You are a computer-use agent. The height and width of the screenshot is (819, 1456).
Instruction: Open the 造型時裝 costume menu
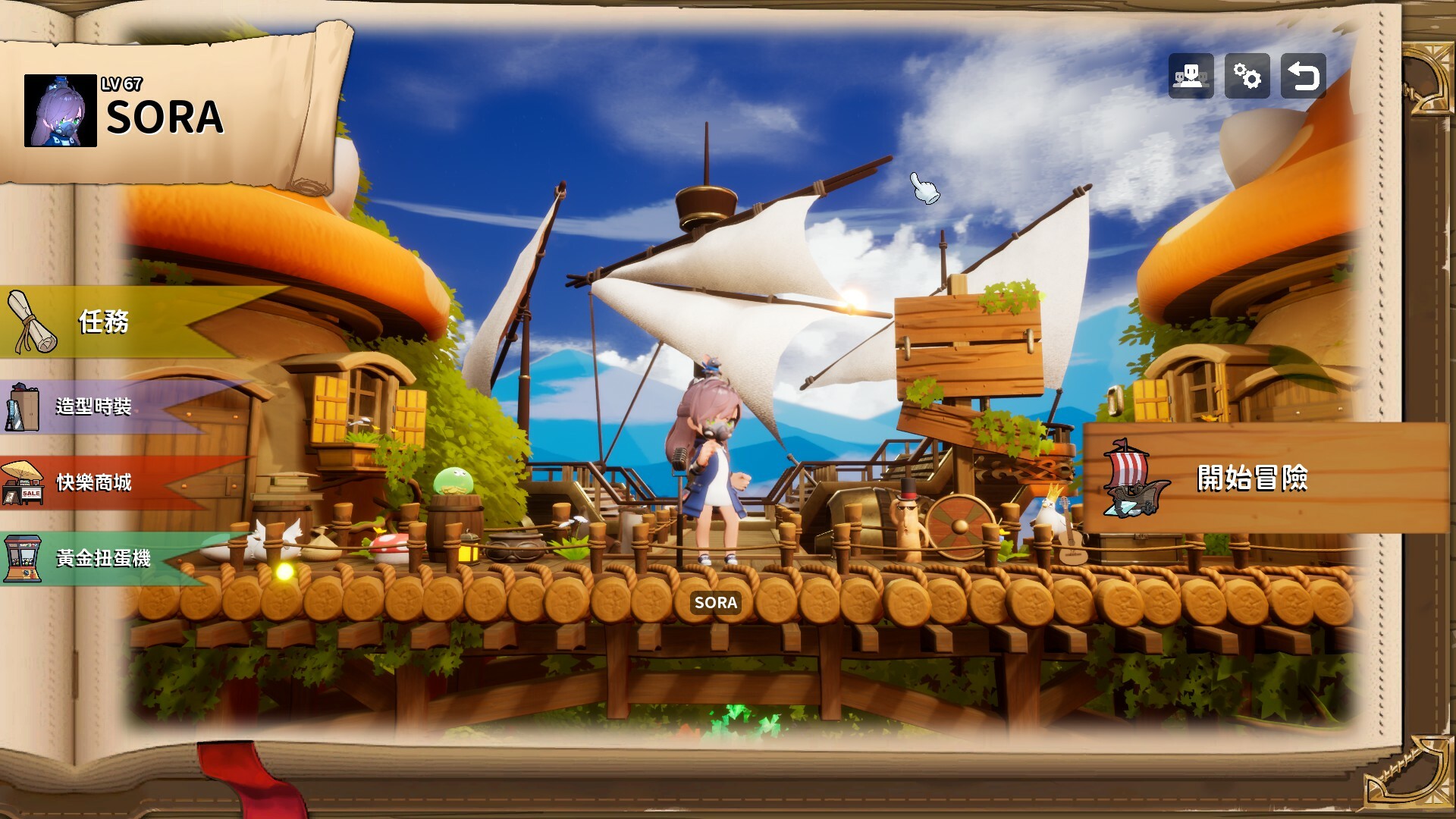pos(93,406)
